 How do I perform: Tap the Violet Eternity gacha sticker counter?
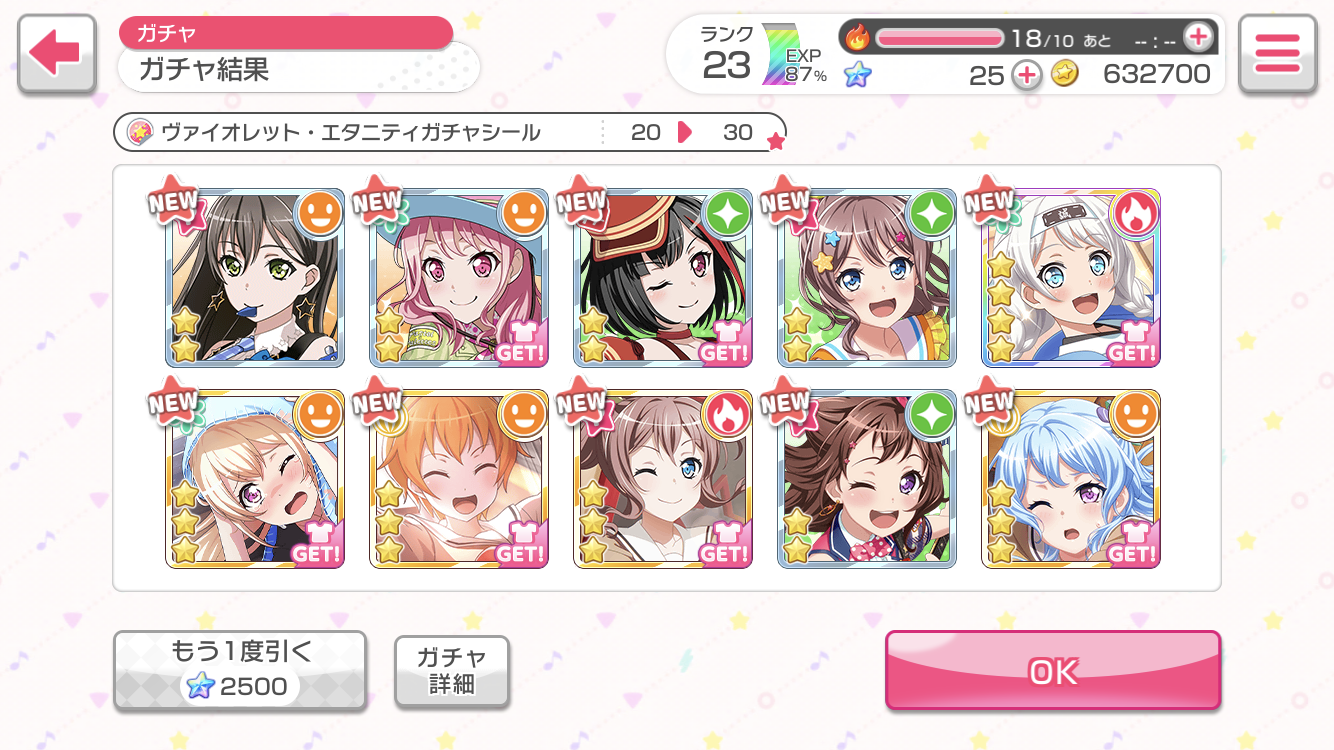coord(450,132)
